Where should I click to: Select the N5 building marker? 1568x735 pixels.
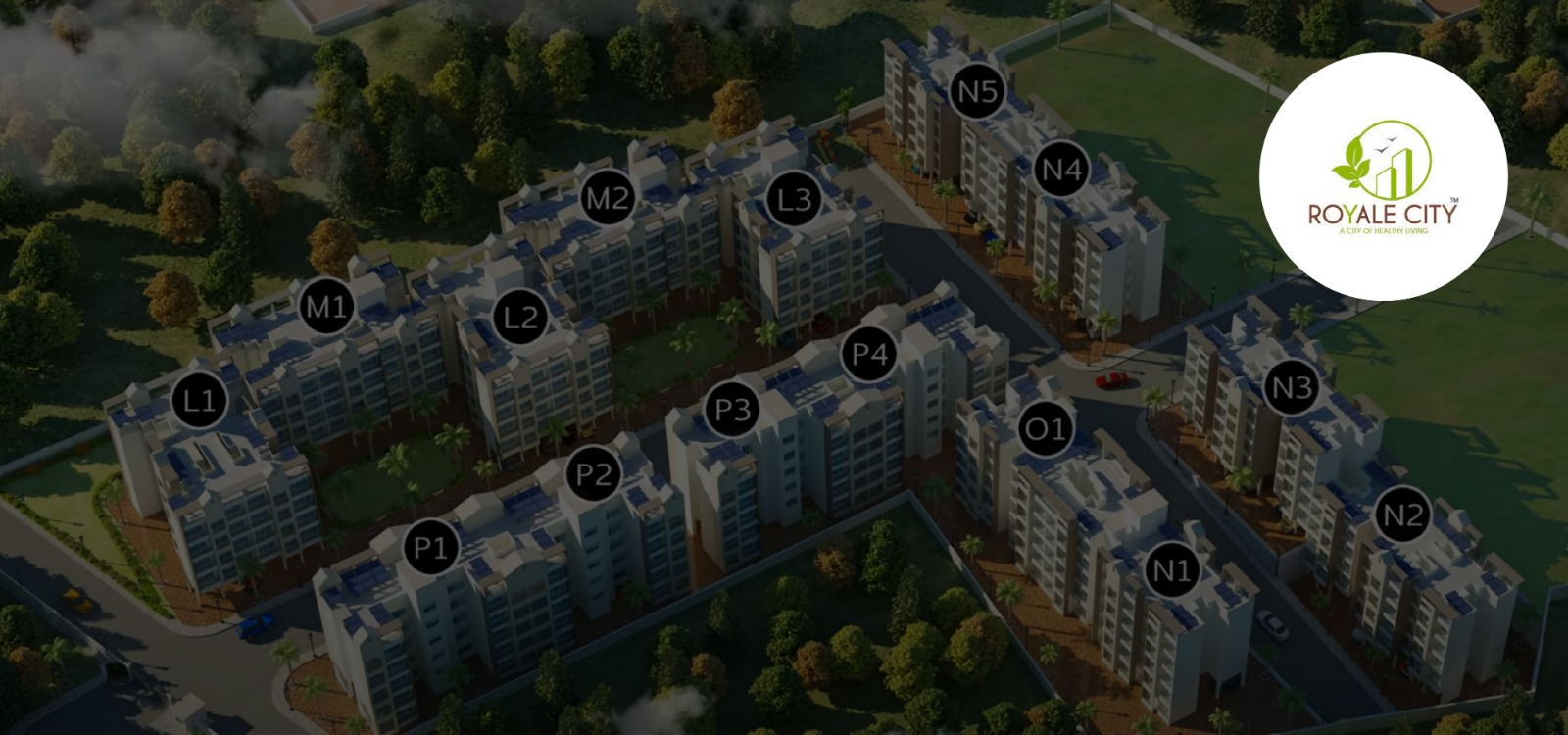coord(977,93)
